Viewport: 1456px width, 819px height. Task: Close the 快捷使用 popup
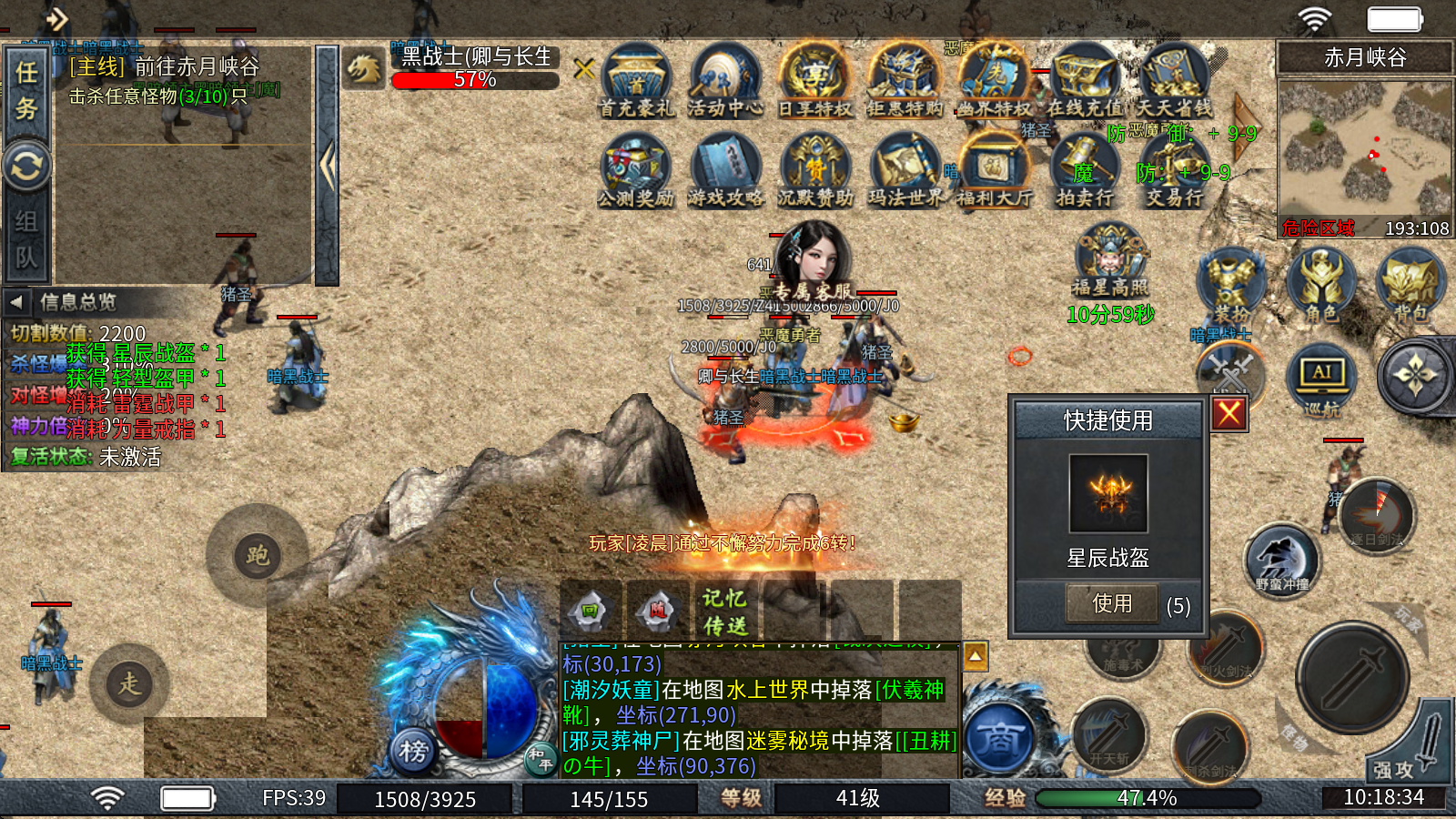pos(1228,414)
